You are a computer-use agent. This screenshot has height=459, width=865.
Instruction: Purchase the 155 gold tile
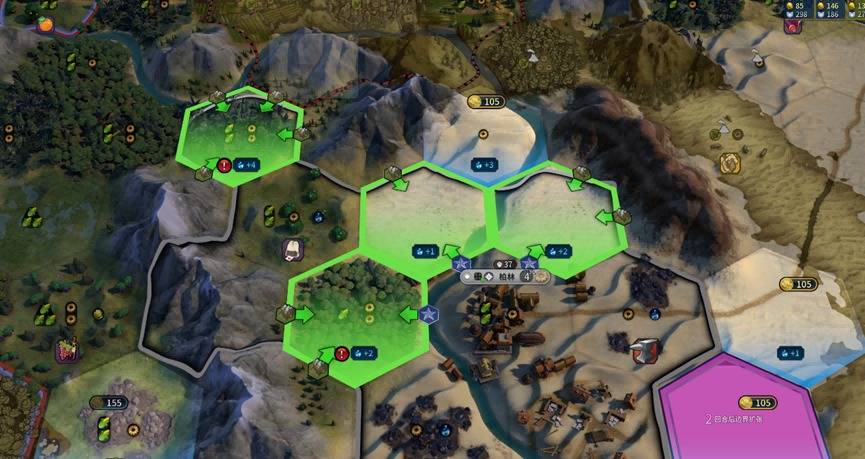109,402
